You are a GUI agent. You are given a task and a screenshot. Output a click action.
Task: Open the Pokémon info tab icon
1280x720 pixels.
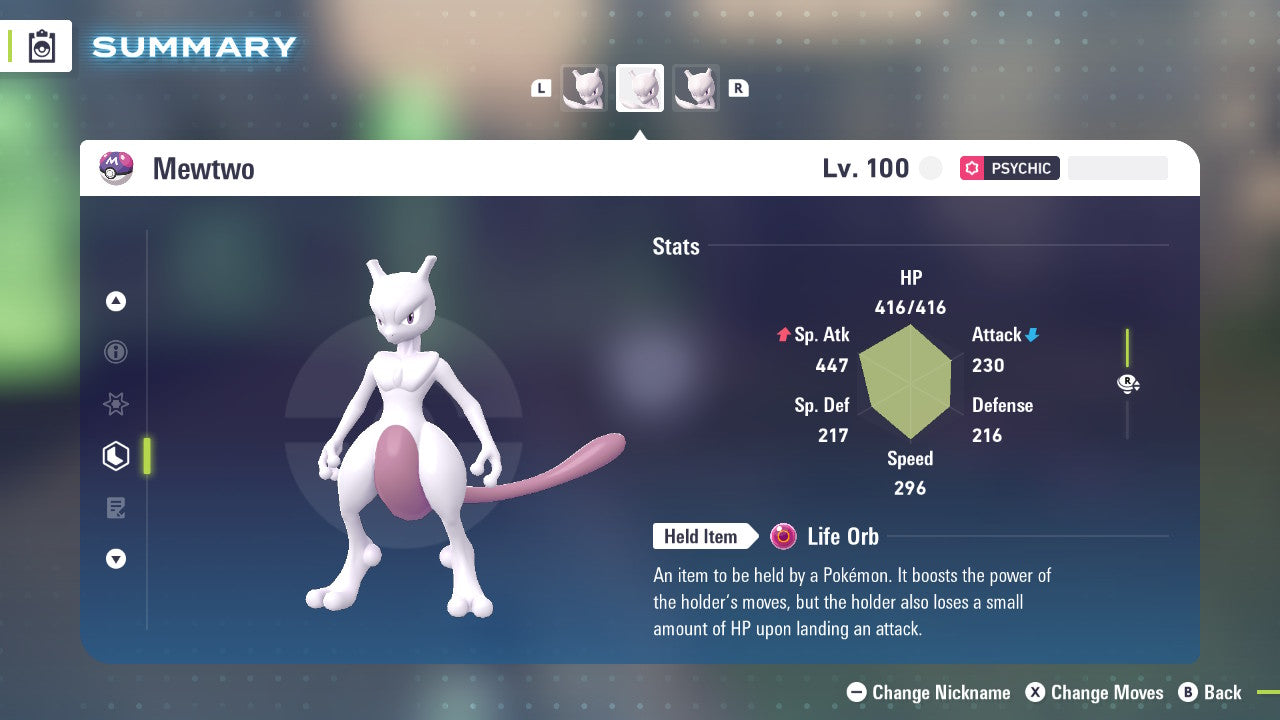pyautogui.click(x=116, y=352)
